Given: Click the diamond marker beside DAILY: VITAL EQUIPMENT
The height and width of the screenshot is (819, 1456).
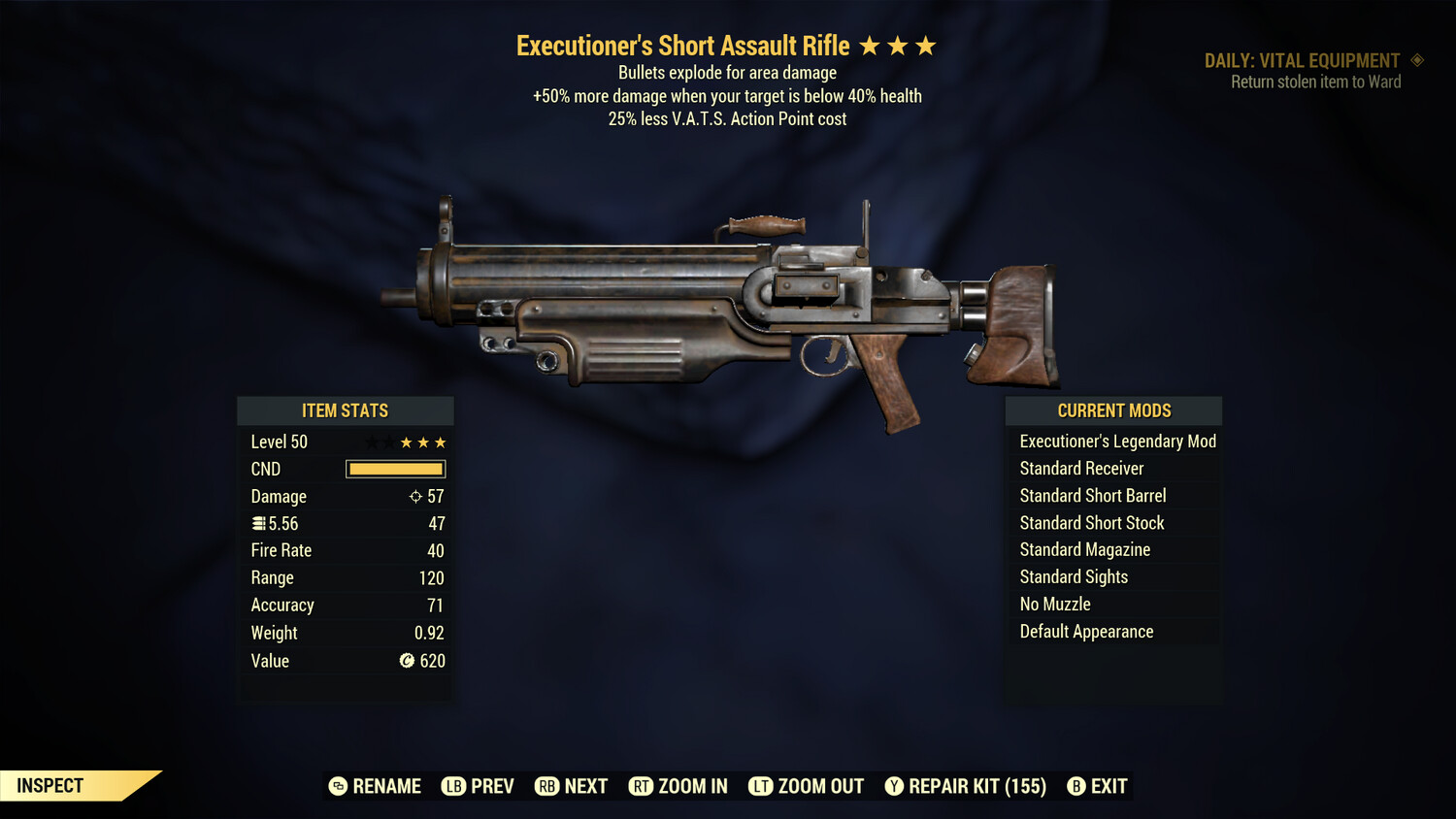Looking at the screenshot, I should (1418, 59).
